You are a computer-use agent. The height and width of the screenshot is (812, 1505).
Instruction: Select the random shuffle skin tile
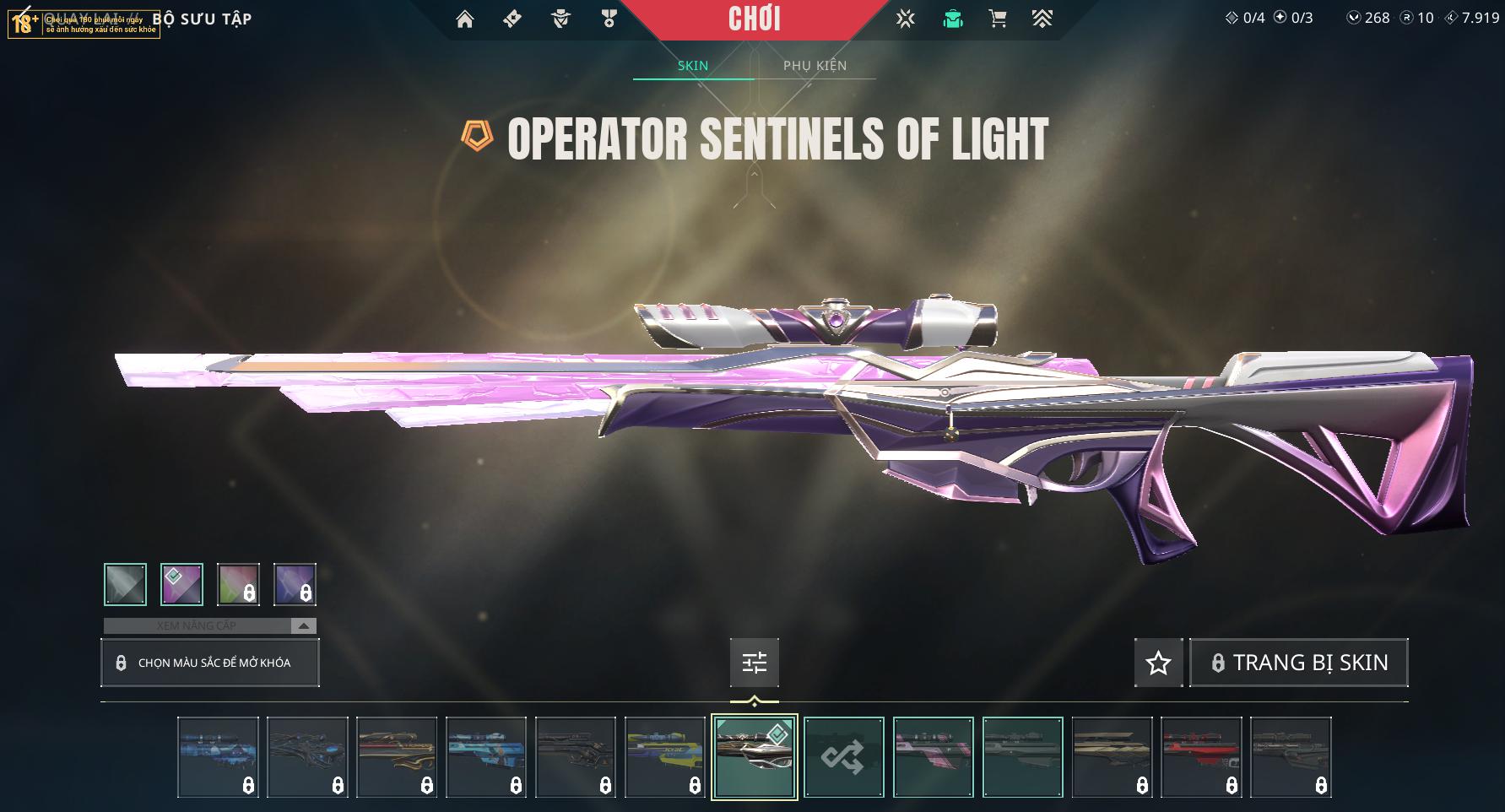[844, 757]
